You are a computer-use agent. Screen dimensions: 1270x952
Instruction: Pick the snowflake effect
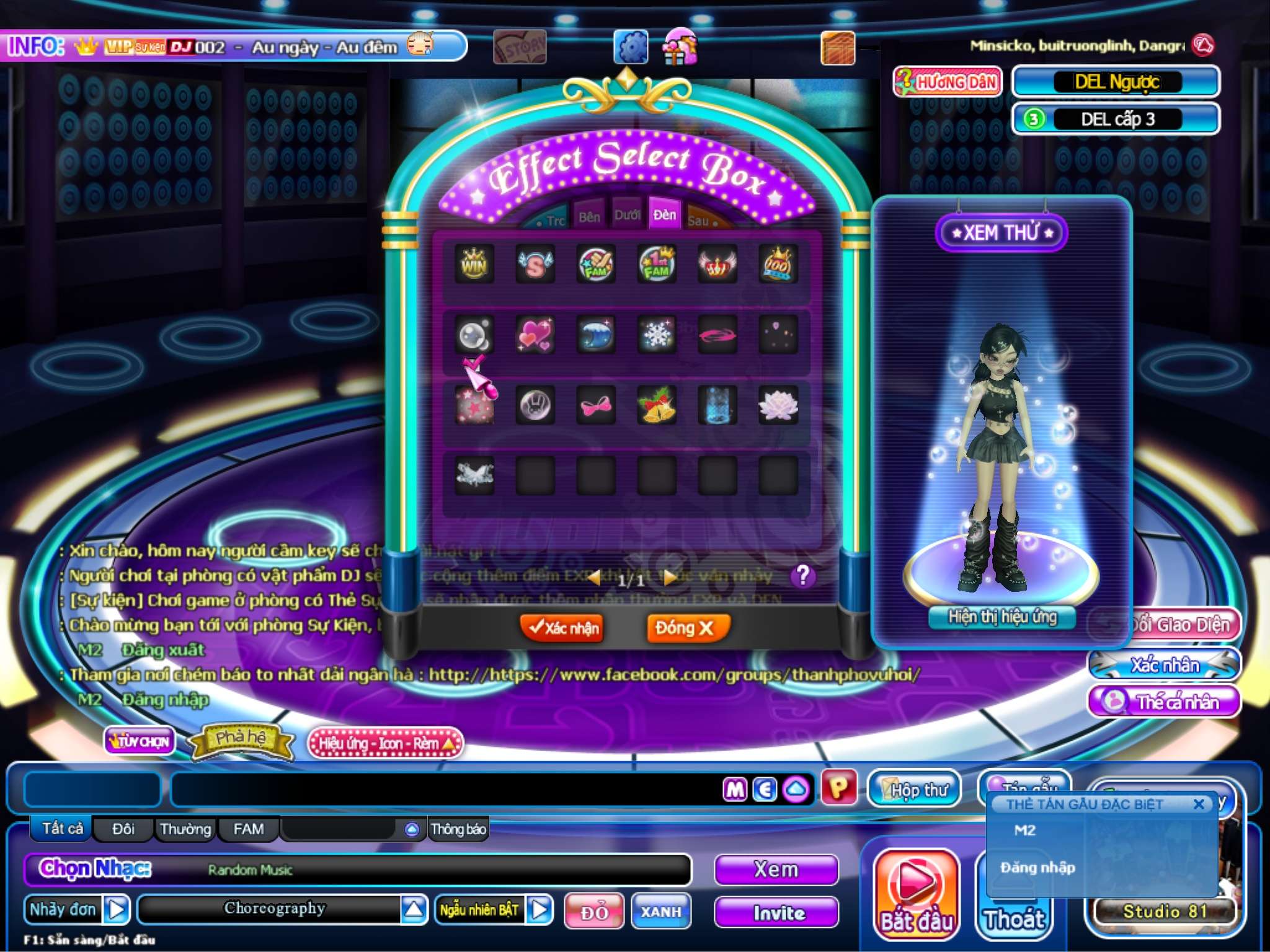657,335
